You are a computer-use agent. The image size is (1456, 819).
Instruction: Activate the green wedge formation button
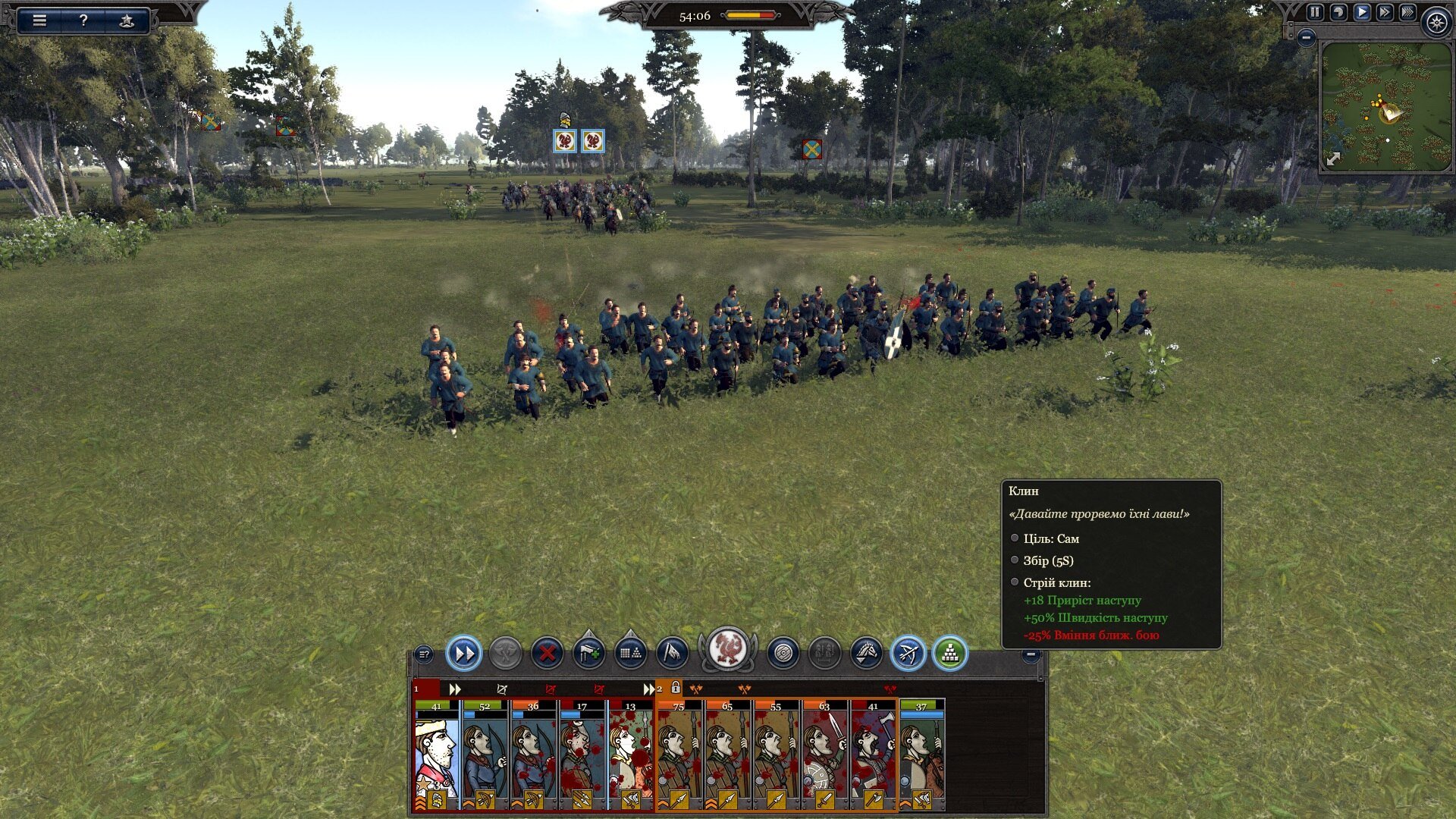[949, 653]
